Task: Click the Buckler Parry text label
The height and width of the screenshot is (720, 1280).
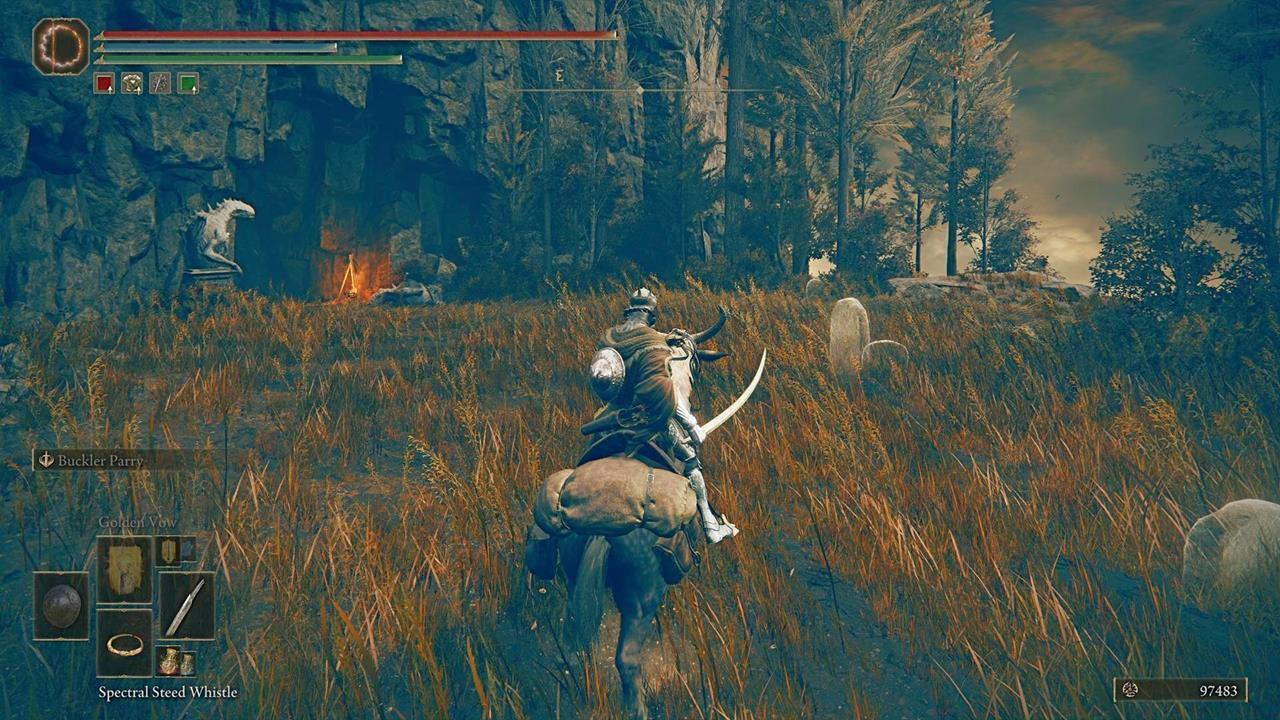Action: coord(101,461)
